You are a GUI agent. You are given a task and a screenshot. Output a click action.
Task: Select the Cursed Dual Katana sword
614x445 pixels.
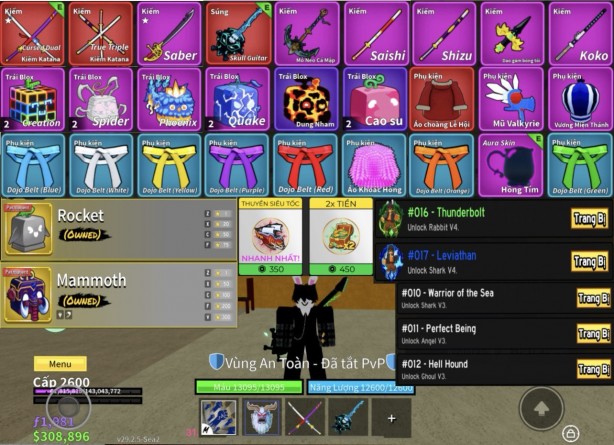coord(32,33)
